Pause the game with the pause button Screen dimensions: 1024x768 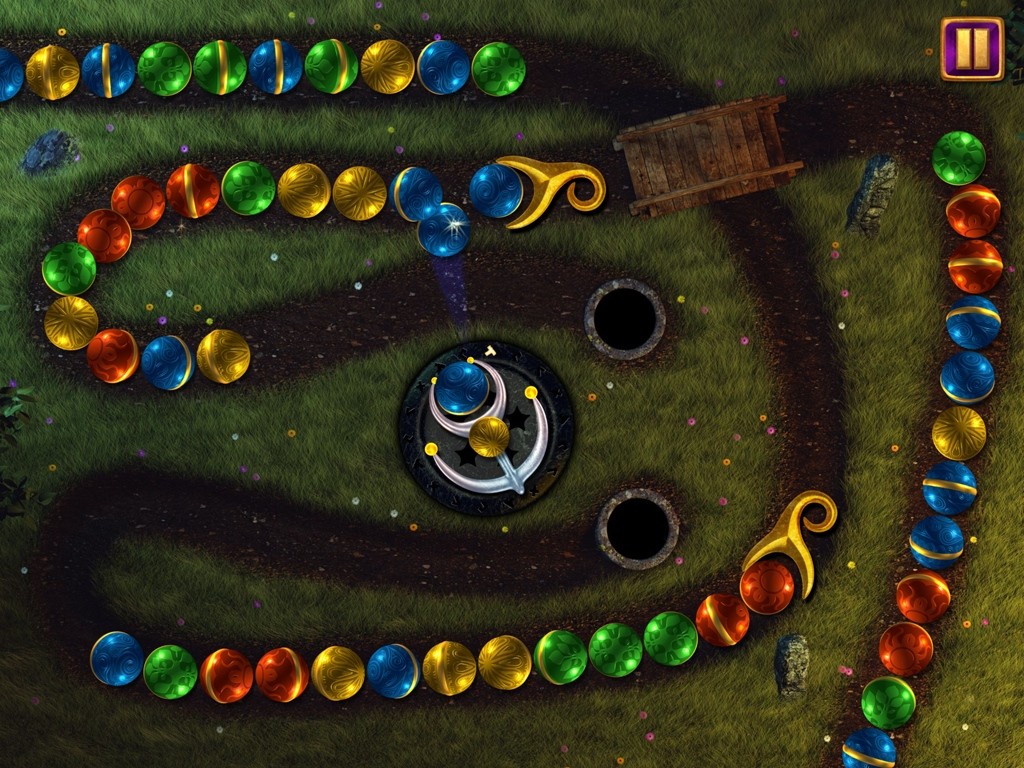click(x=971, y=48)
